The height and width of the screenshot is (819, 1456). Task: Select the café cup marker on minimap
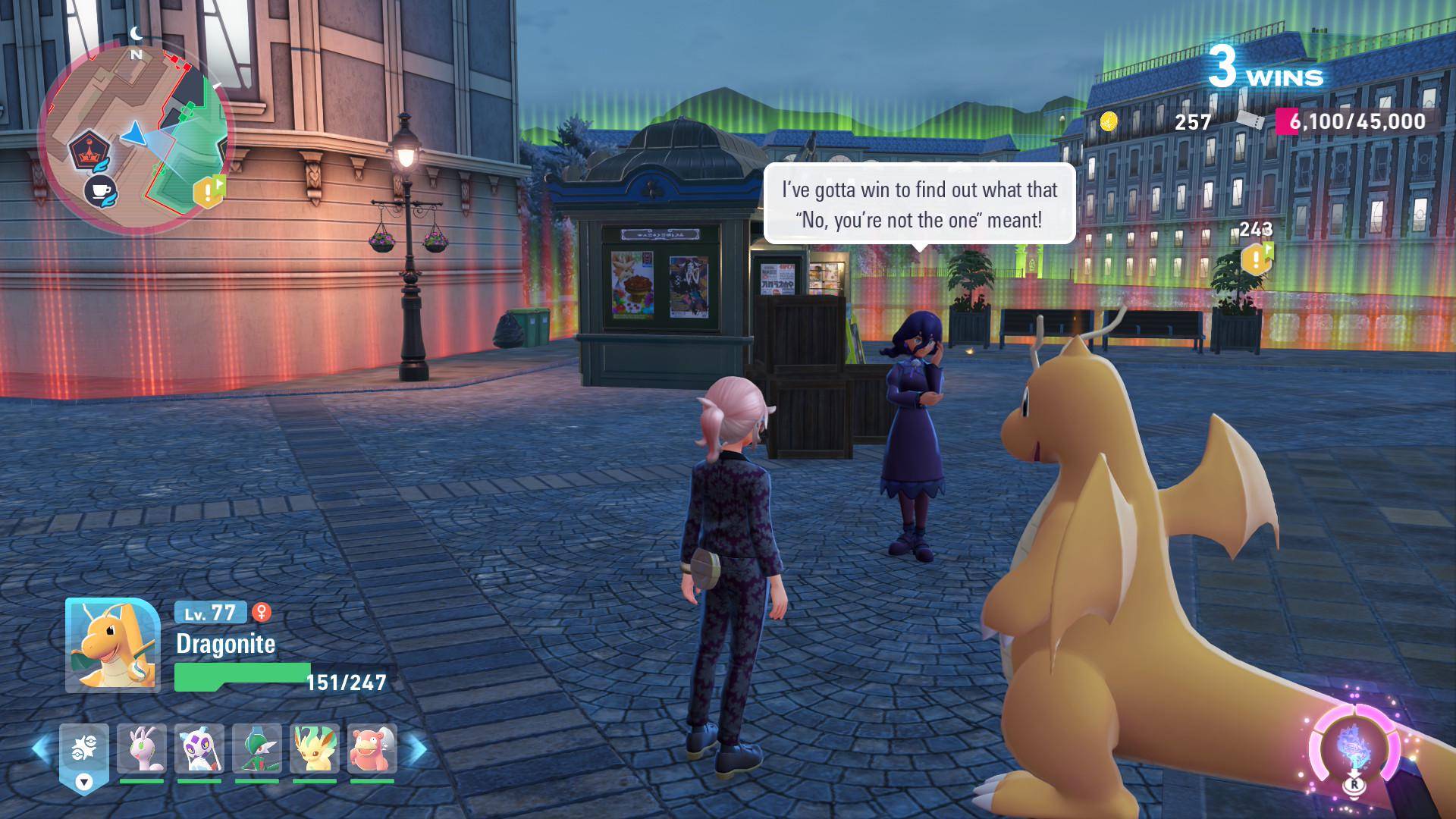click(x=99, y=190)
